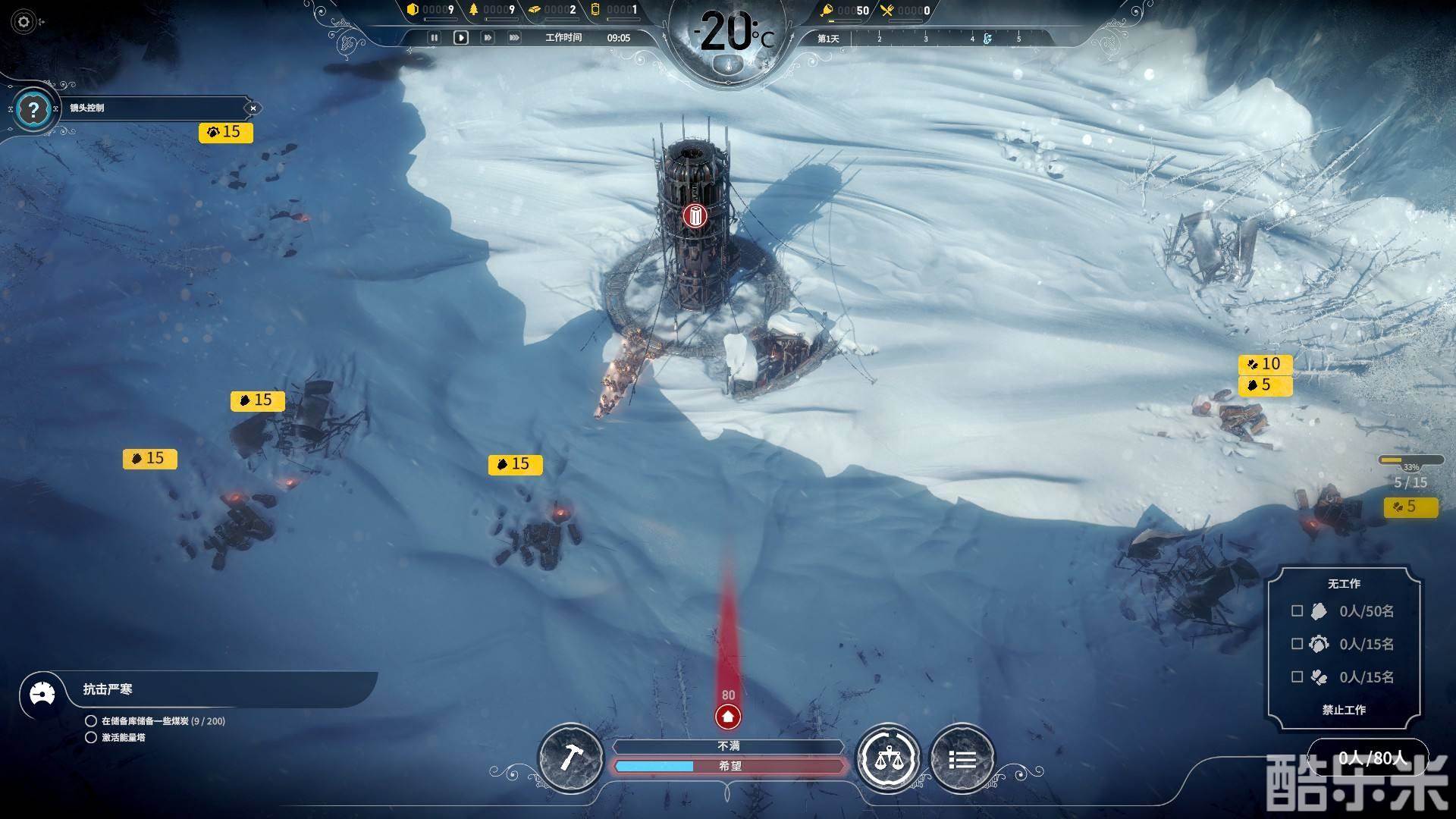Open the 0人/80人 population panel
This screenshot has width=1456, height=819.
tap(1371, 758)
